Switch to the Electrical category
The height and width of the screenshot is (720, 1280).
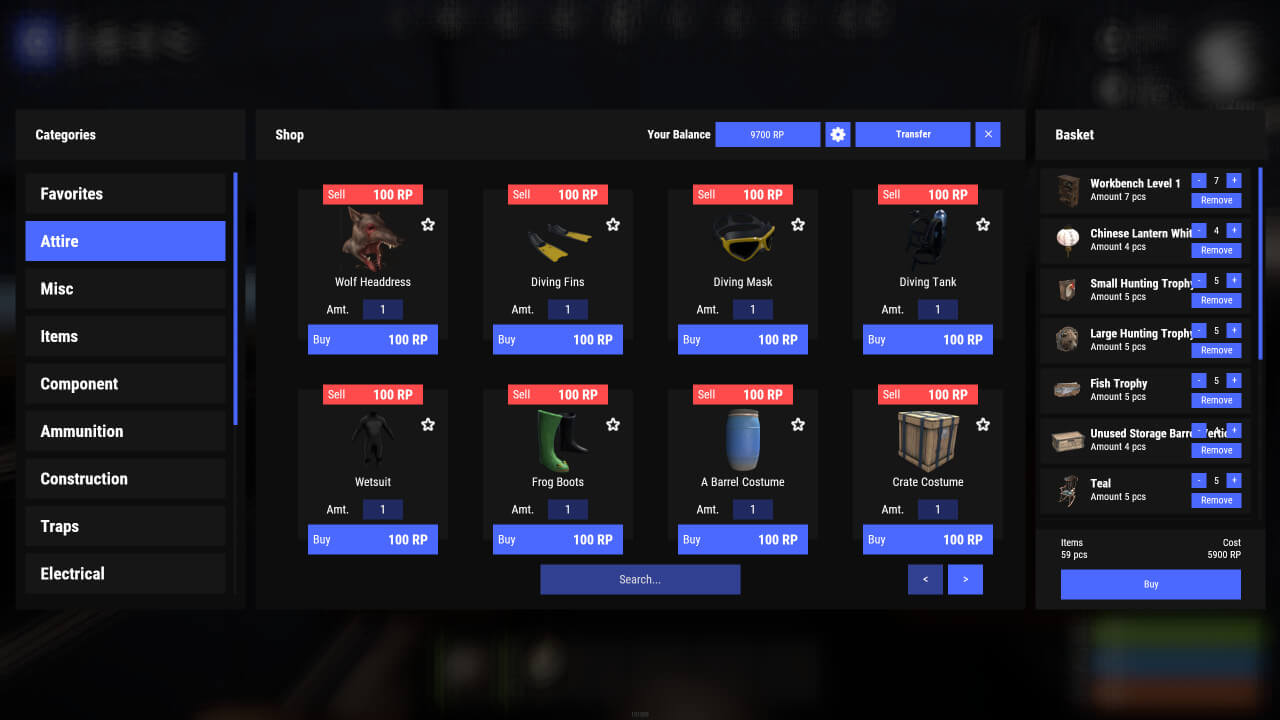[125, 573]
